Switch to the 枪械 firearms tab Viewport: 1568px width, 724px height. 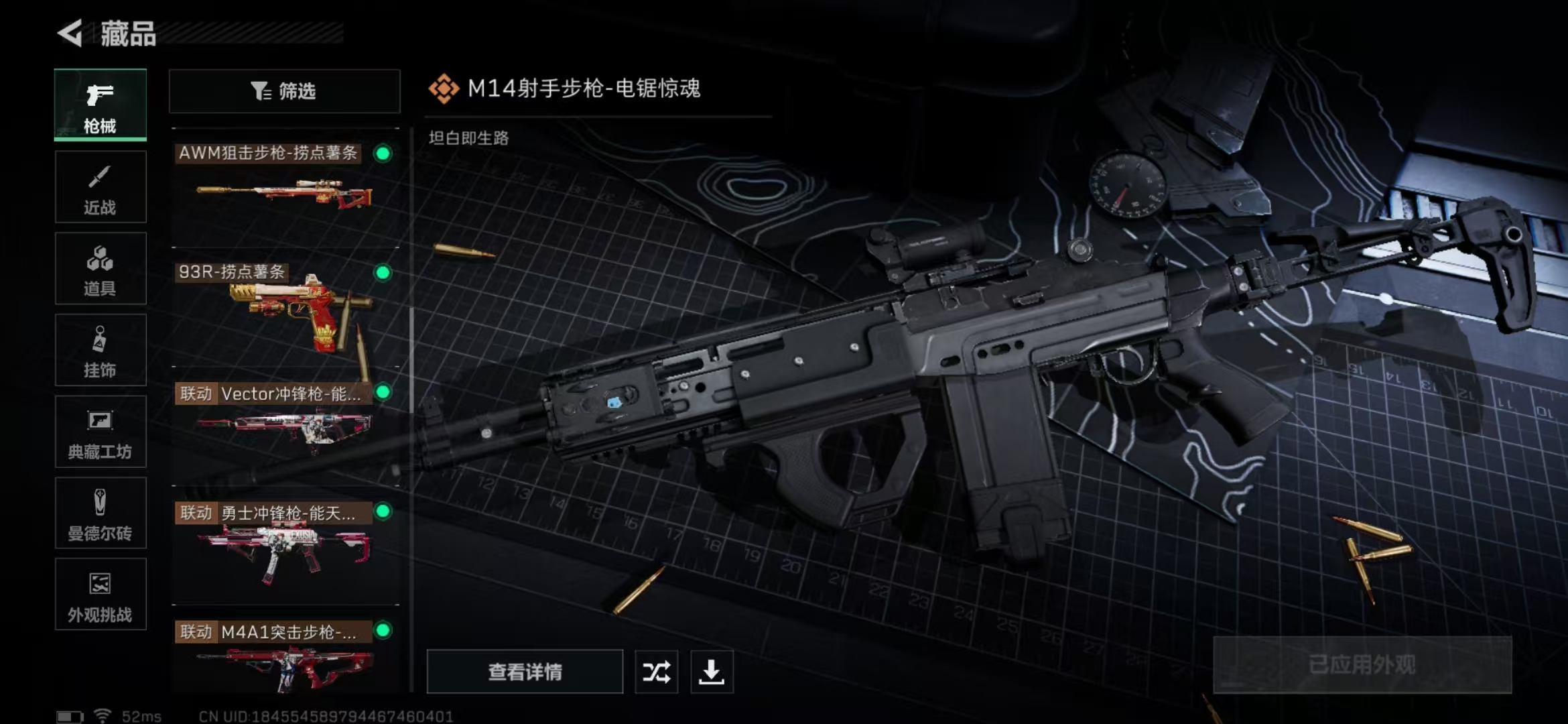[x=101, y=105]
